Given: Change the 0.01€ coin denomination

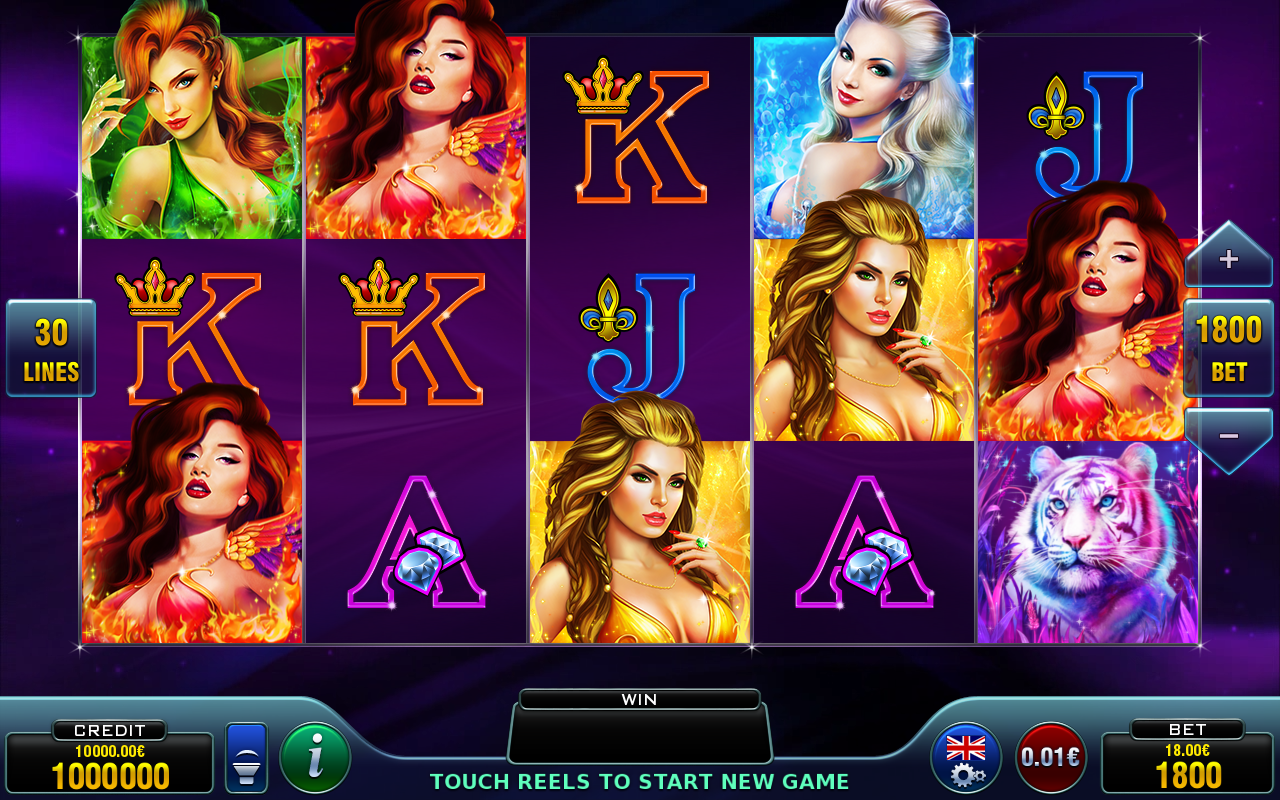Looking at the screenshot, I should (1051, 758).
